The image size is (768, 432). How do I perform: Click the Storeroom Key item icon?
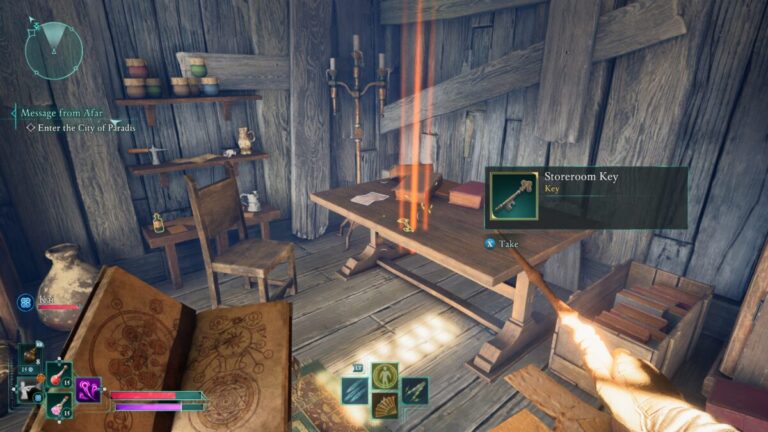(514, 196)
